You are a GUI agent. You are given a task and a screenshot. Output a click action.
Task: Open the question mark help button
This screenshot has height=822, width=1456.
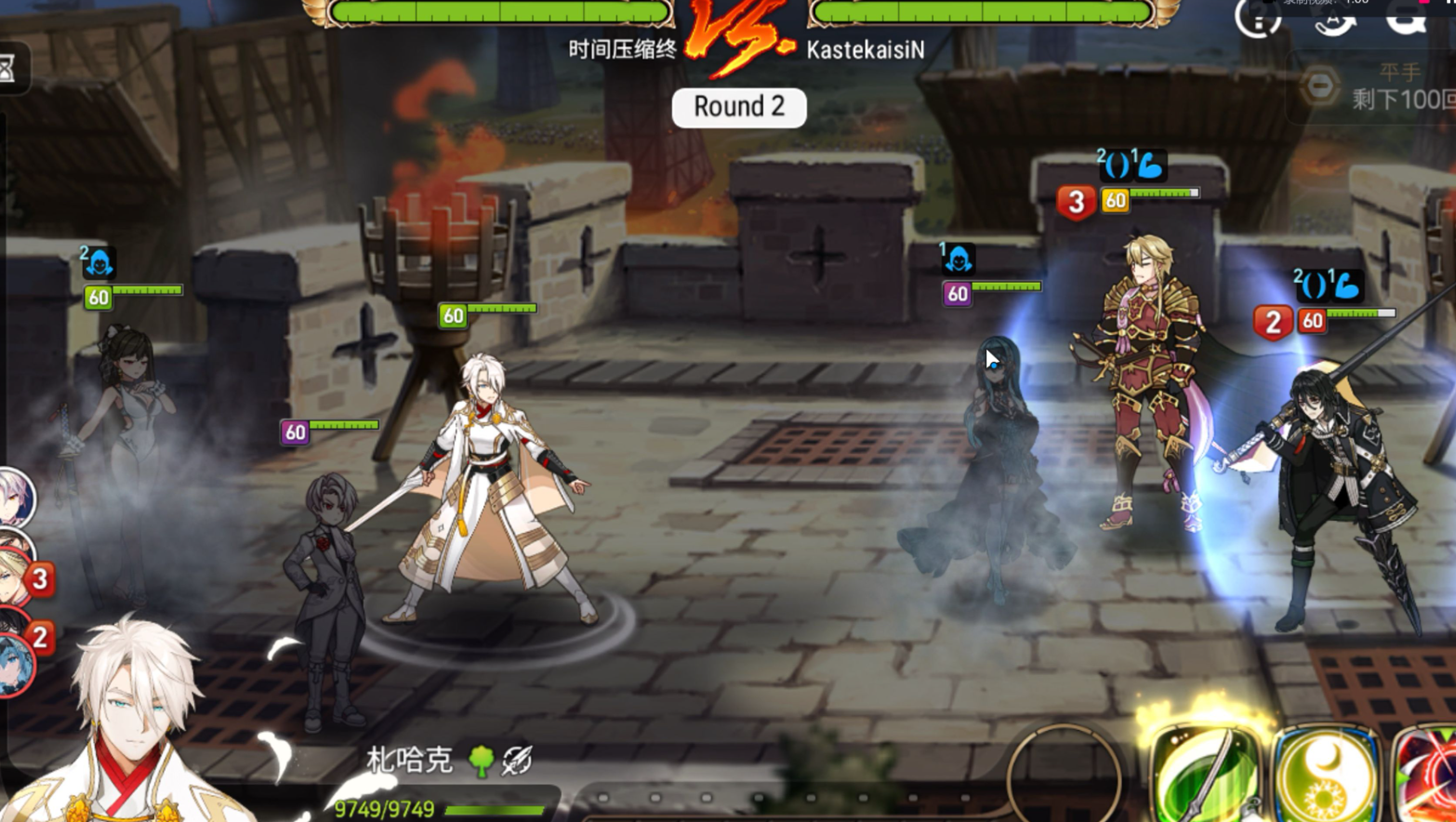(x=1257, y=17)
